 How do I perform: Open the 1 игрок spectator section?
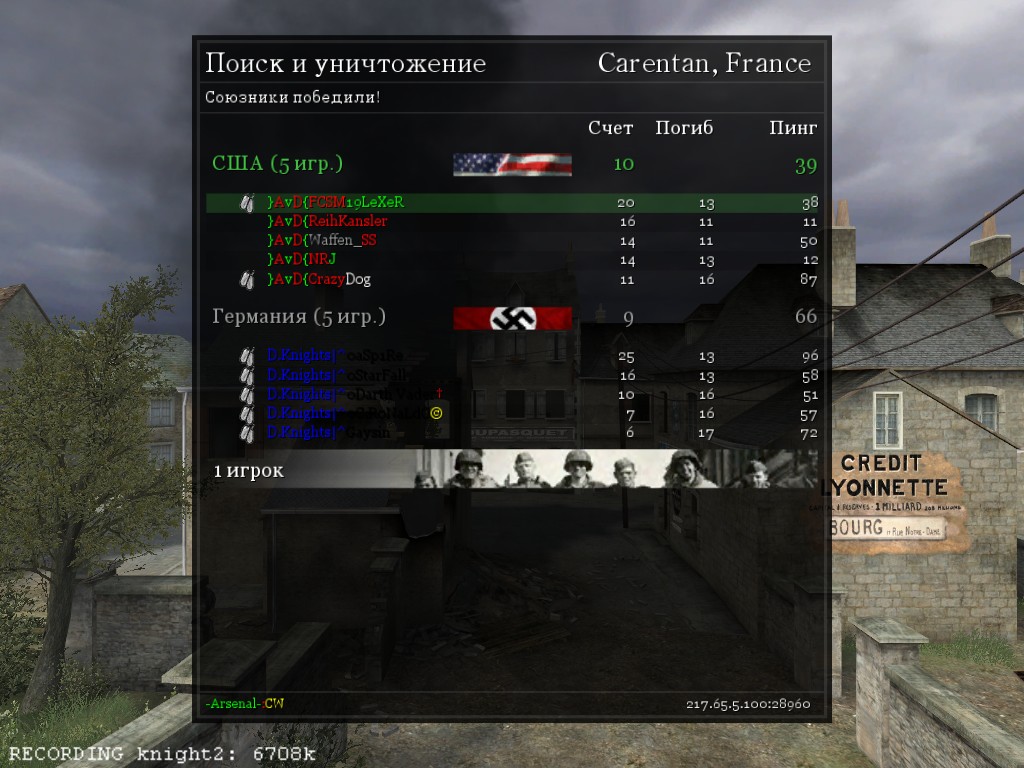pos(249,470)
